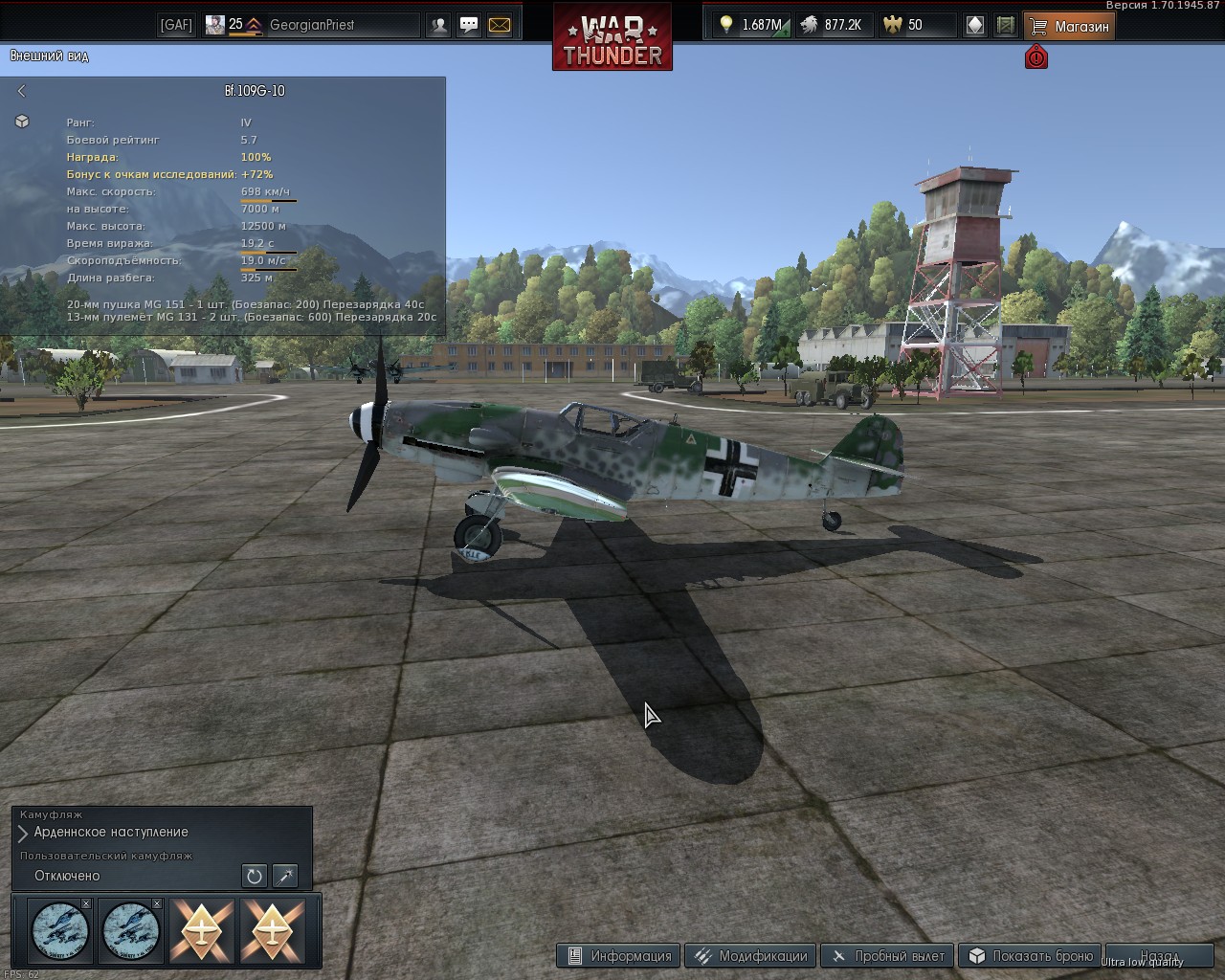Go back with the Назад button
Screen dimensions: 1225x980
(x=1158, y=955)
